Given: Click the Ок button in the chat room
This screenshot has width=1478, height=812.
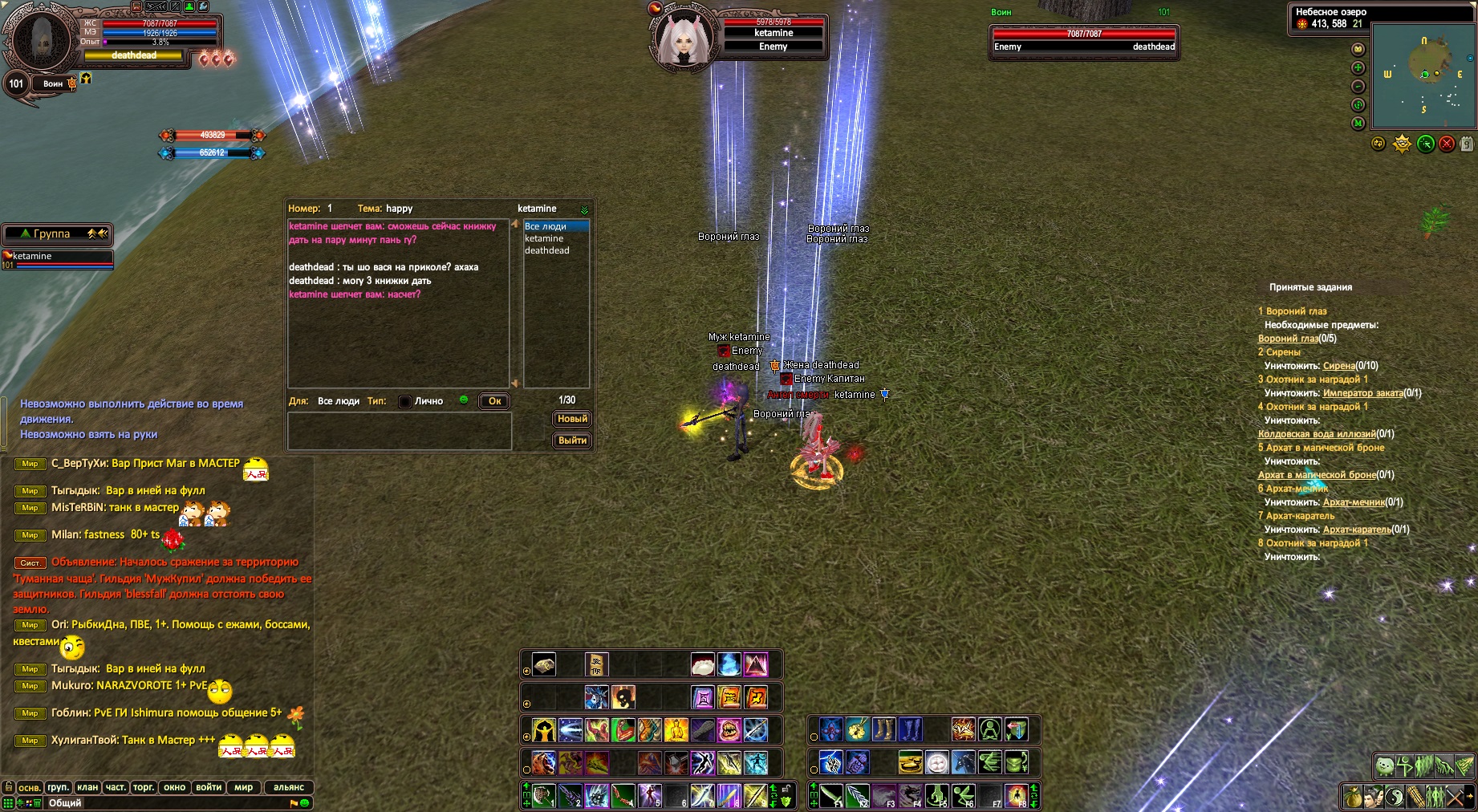Looking at the screenshot, I should 494,401.
